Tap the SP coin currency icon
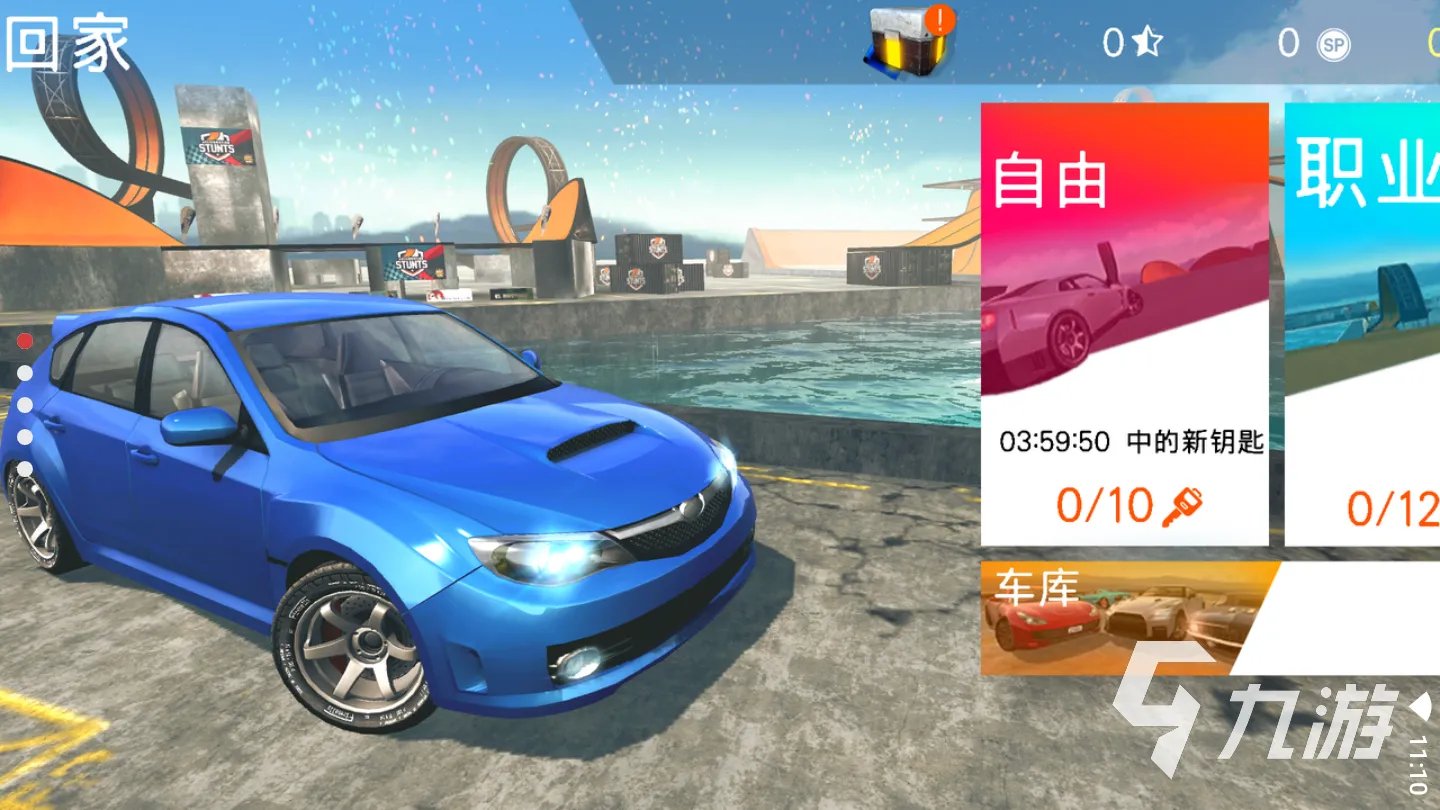Screen dimensions: 1440x810 (x=1332, y=44)
